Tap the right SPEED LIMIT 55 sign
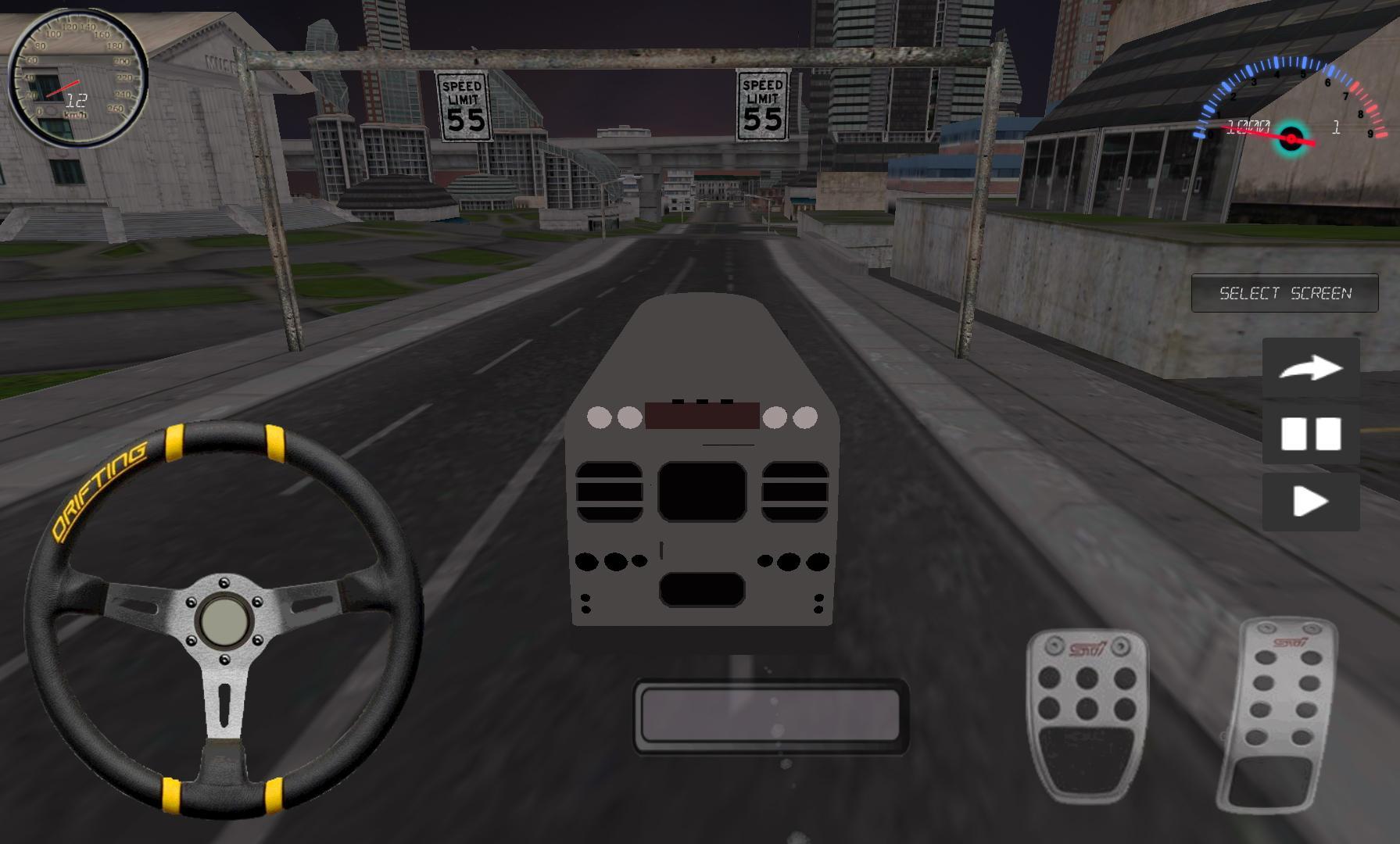Image resolution: width=1400 pixels, height=844 pixels. point(761,105)
